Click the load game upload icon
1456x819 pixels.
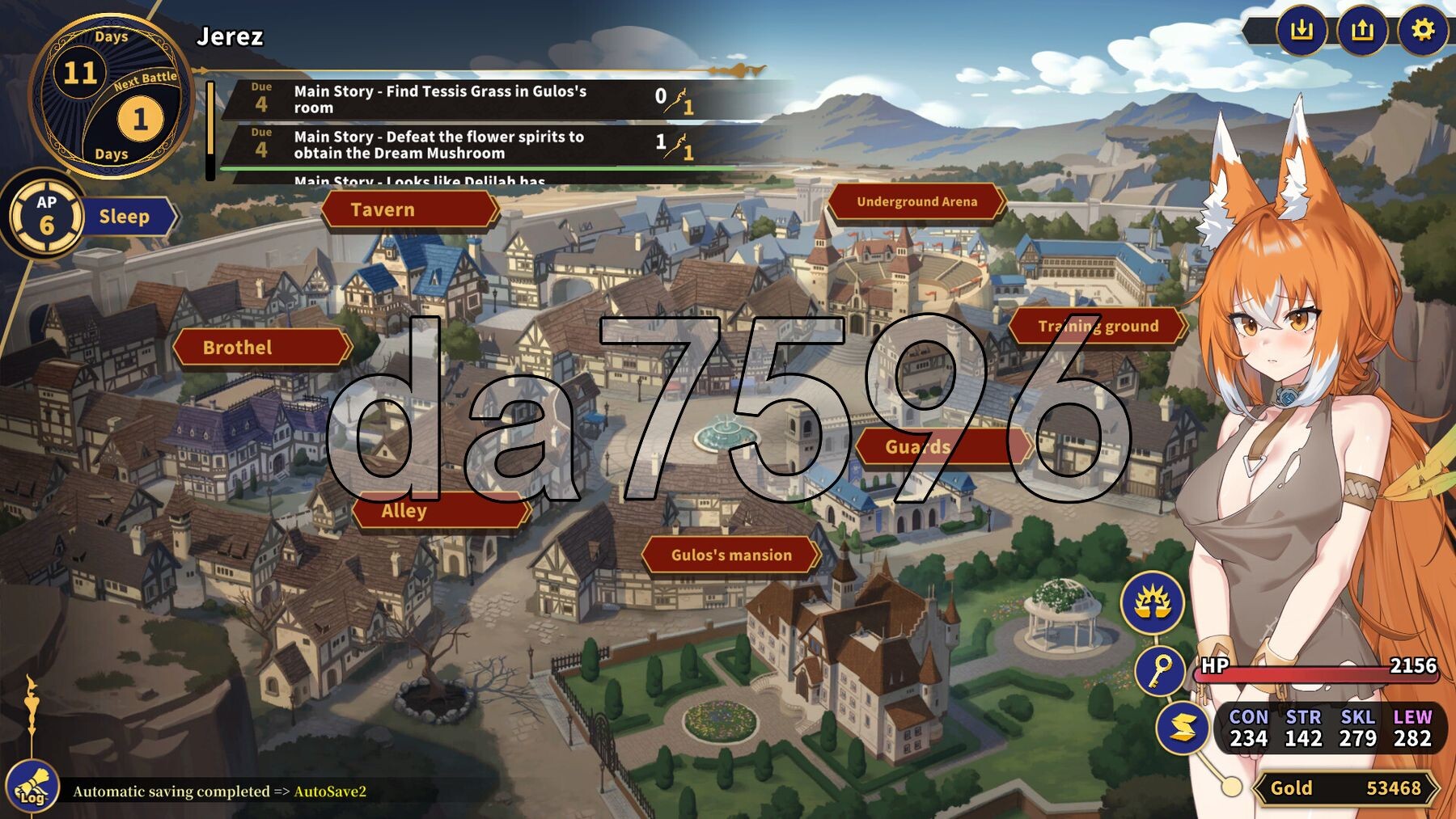1362,31
